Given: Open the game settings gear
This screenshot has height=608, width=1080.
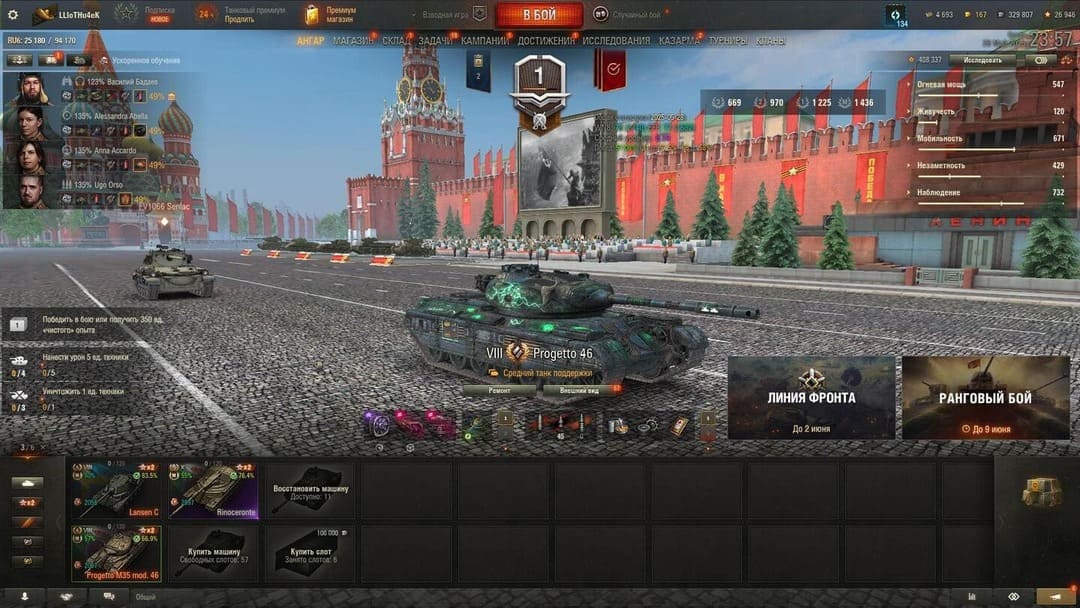Looking at the screenshot, I should click(x=13, y=15).
